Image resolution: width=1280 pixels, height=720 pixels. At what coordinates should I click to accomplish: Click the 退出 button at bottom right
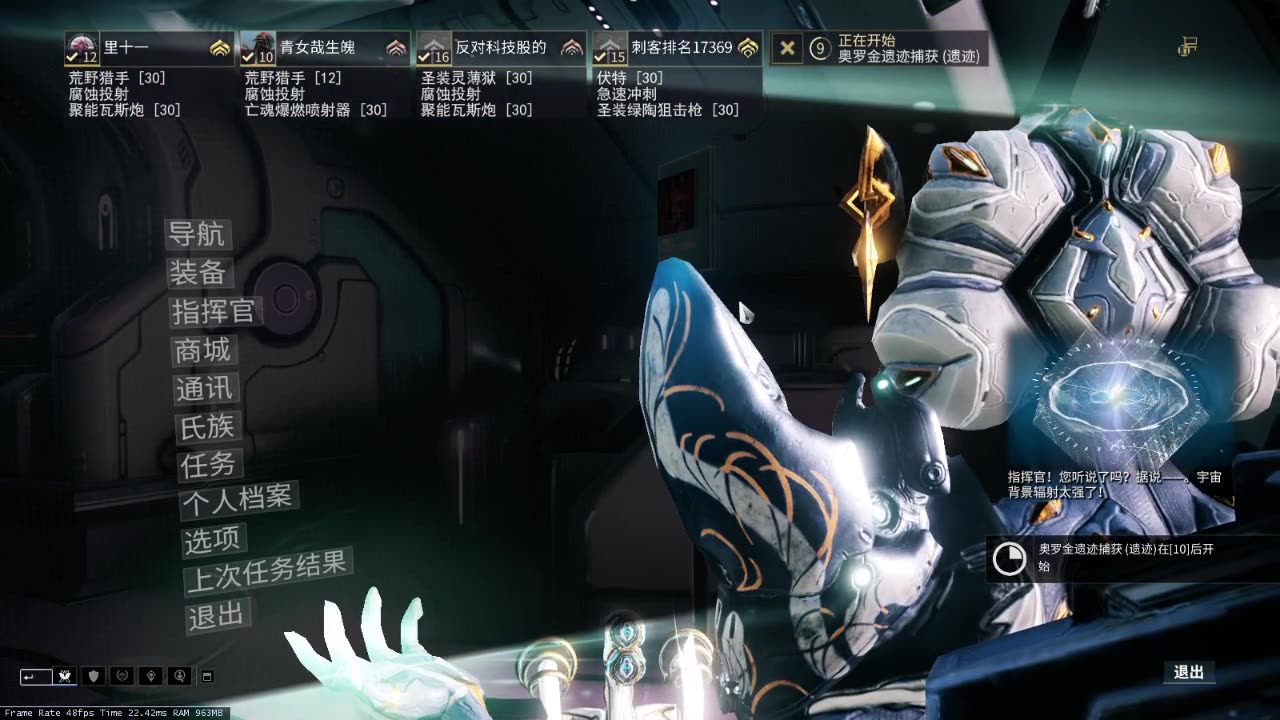tap(1190, 671)
